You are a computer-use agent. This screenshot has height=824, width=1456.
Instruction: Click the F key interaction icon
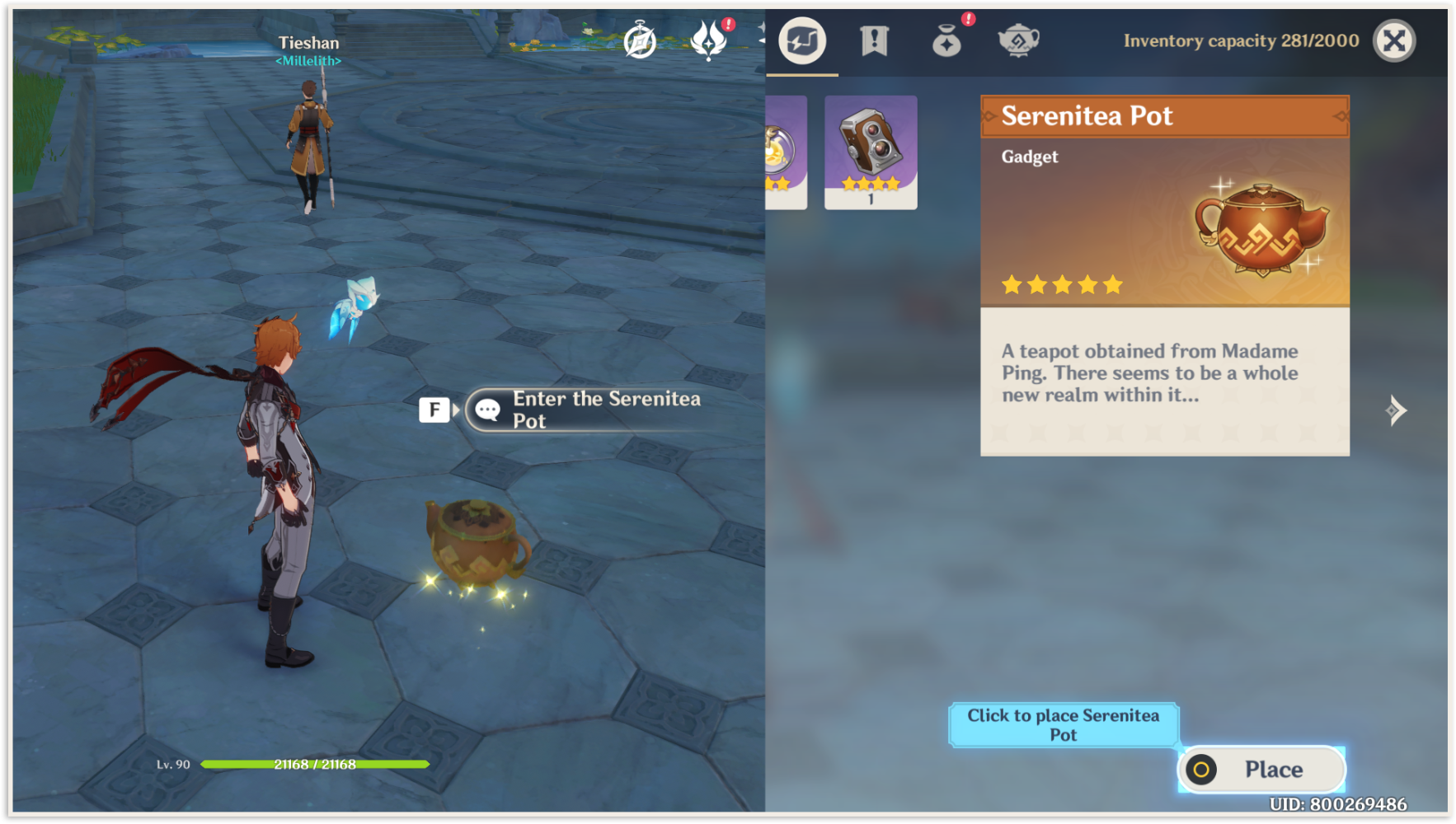(x=434, y=409)
